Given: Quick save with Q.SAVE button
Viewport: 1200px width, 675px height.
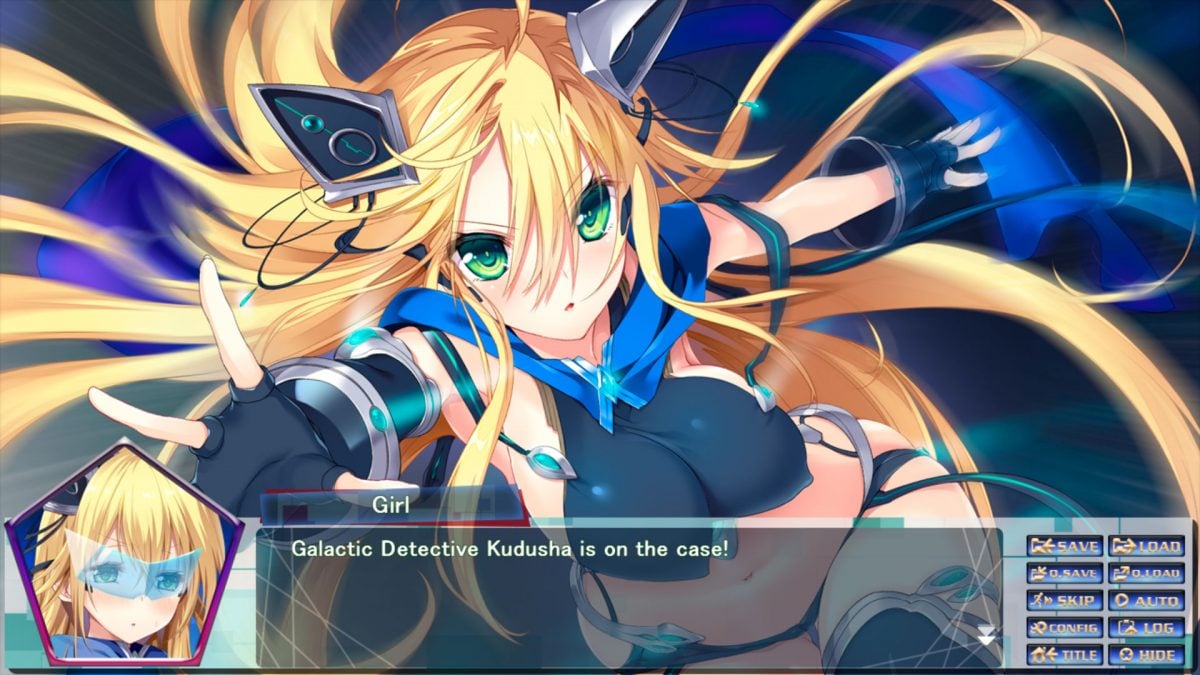Looking at the screenshot, I should pyautogui.click(x=1065, y=574).
